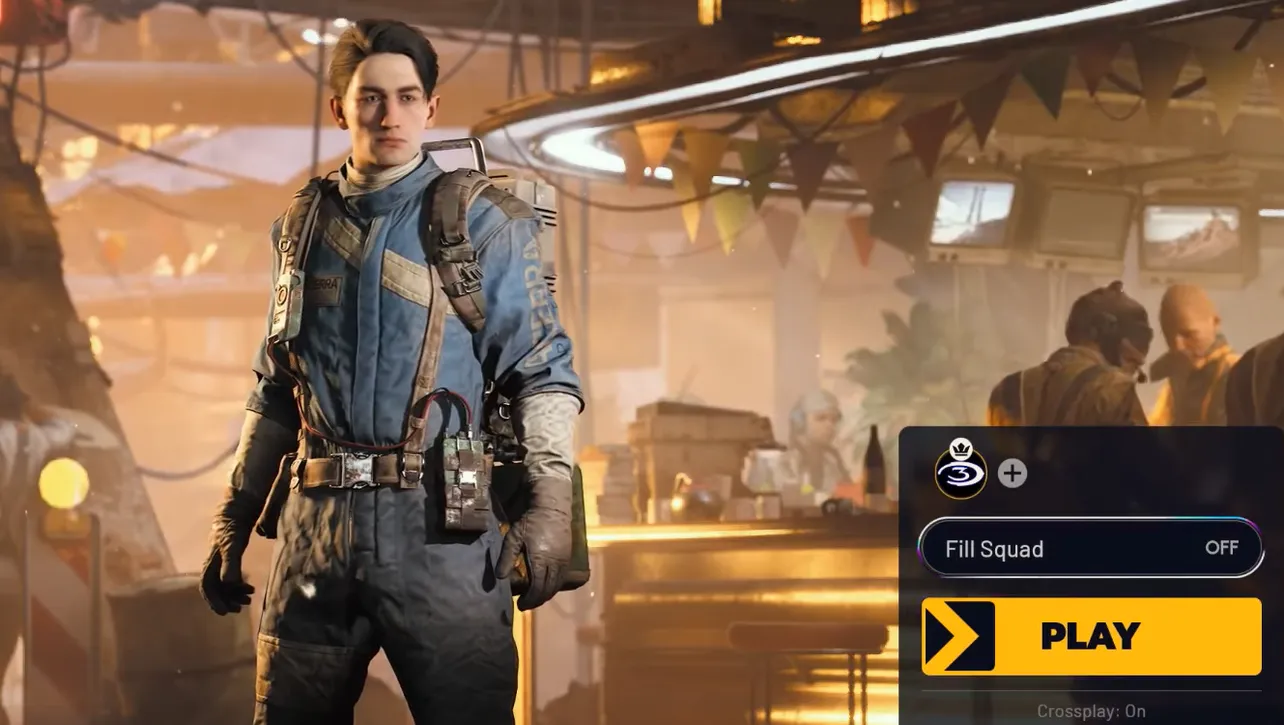Click the OFF switch on Fill Squad
The image size is (1284, 725).
pos(1222,548)
